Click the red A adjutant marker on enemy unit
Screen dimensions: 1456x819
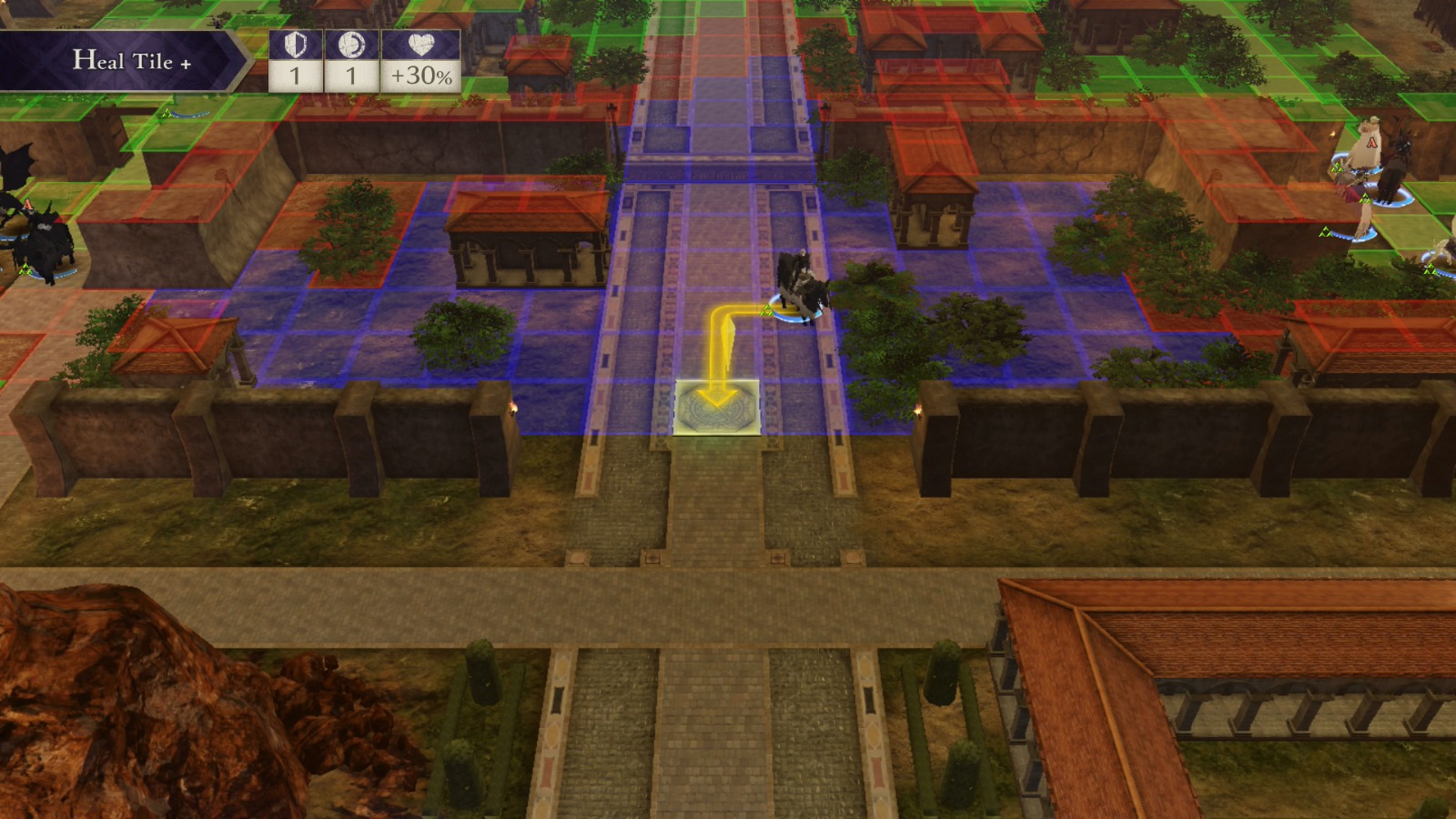tap(1371, 144)
